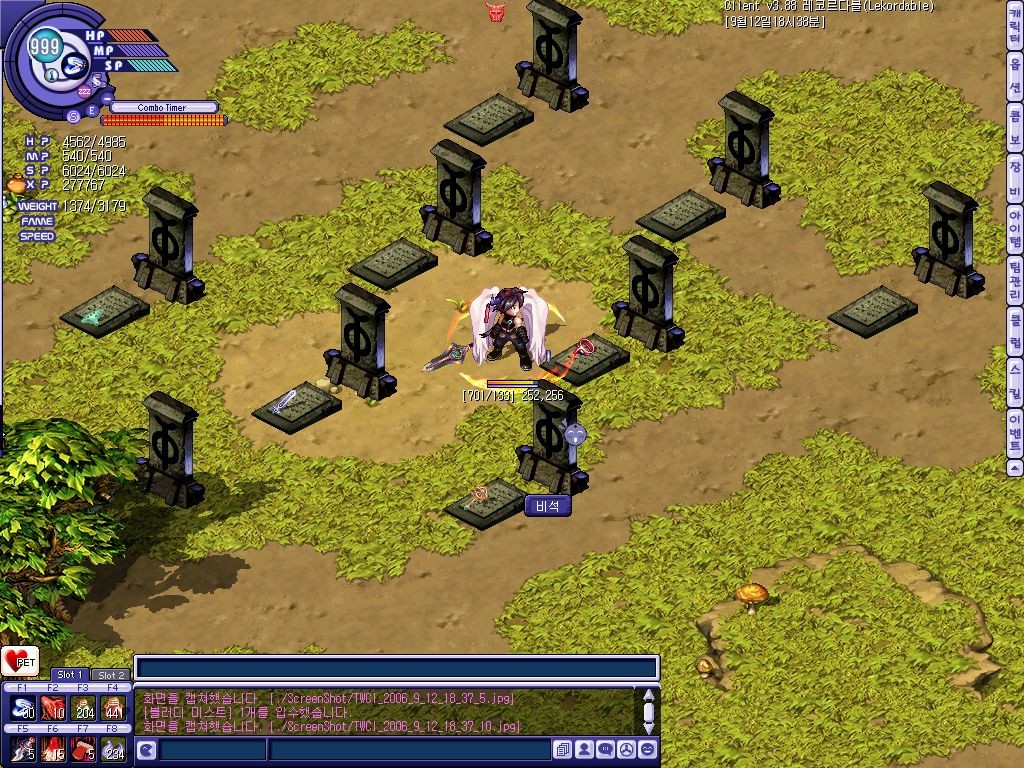Open the PET heart button
The image size is (1024, 768).
point(20,661)
